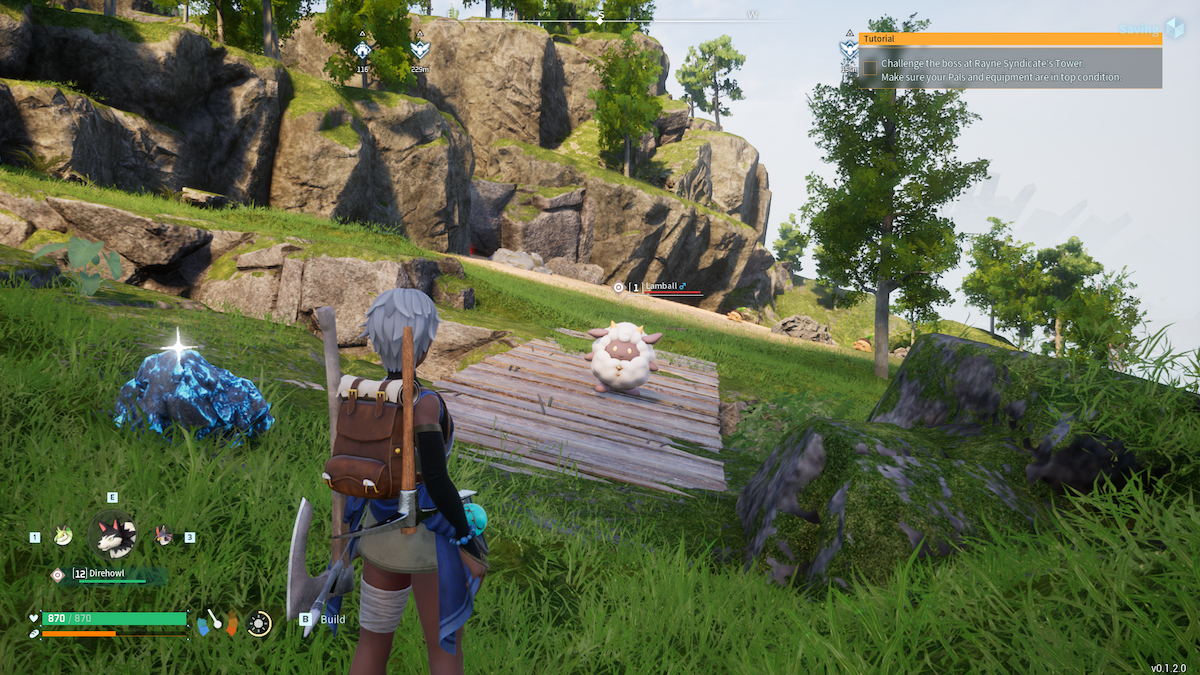Screen dimensions: 1200x675
Task: Select the Direhowl pal portrait
Action: coord(112,536)
